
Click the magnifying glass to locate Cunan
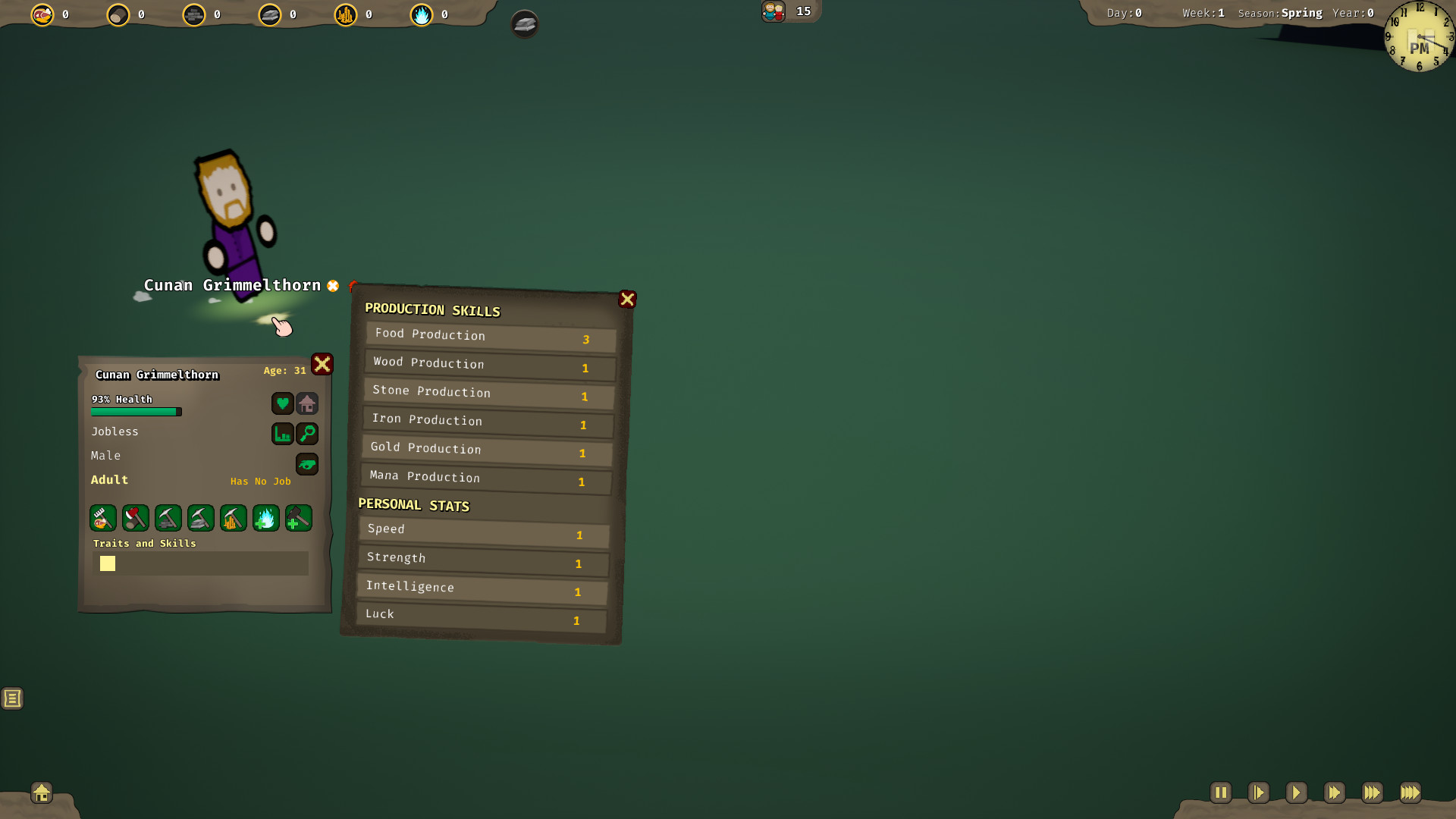[307, 434]
